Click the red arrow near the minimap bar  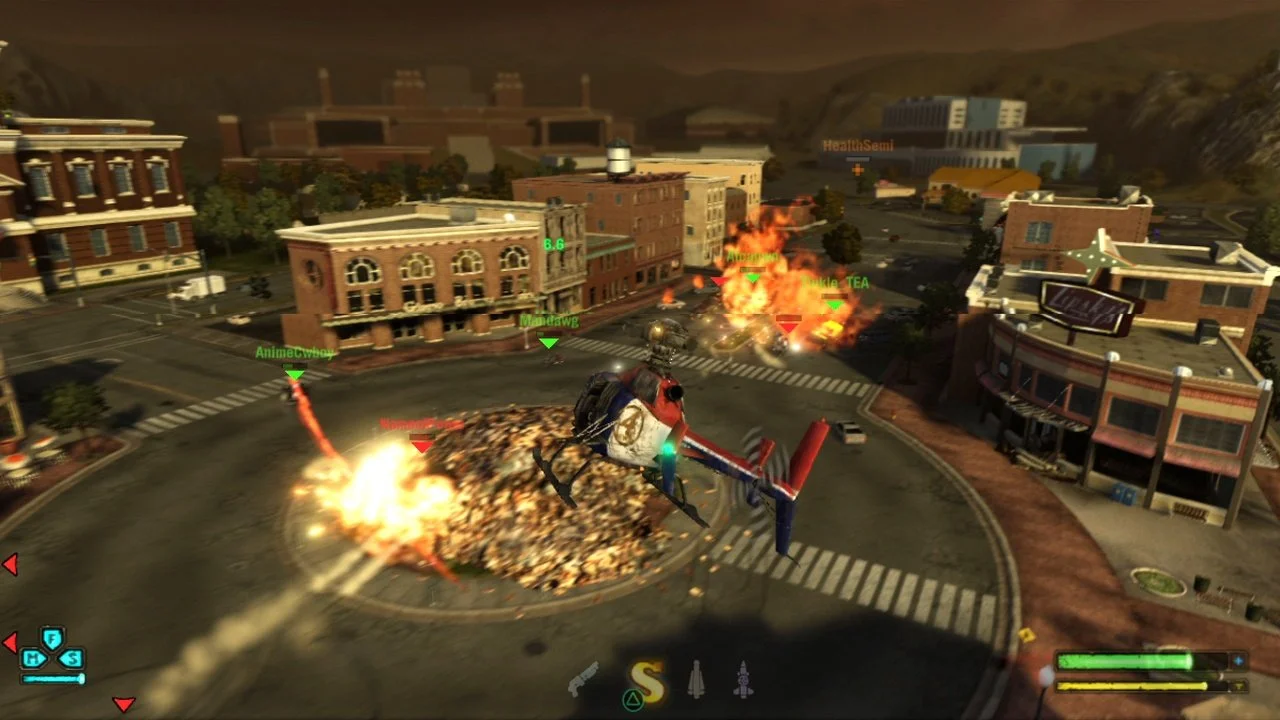[11, 641]
